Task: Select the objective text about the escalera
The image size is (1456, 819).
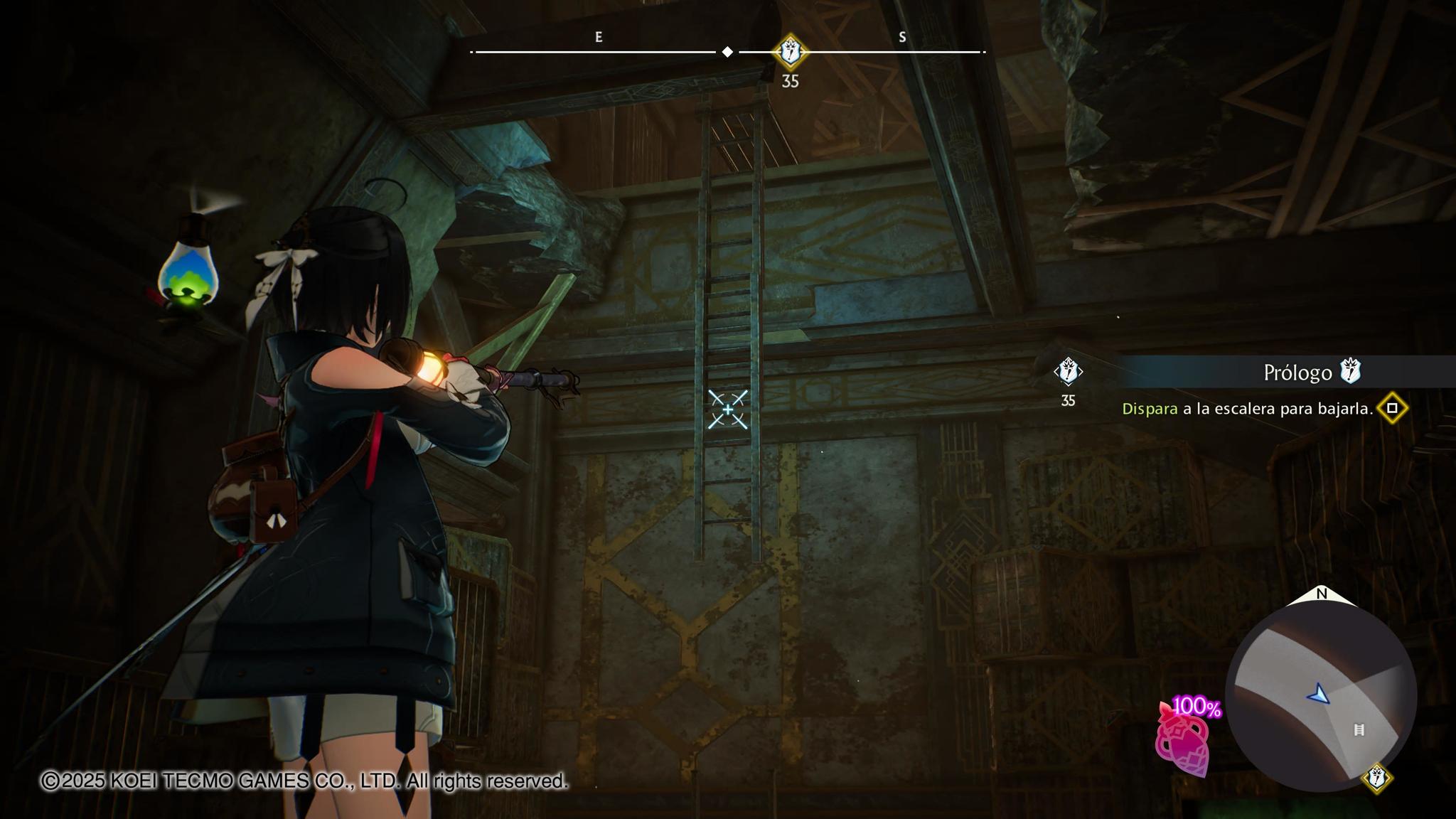Action: (x=1247, y=409)
